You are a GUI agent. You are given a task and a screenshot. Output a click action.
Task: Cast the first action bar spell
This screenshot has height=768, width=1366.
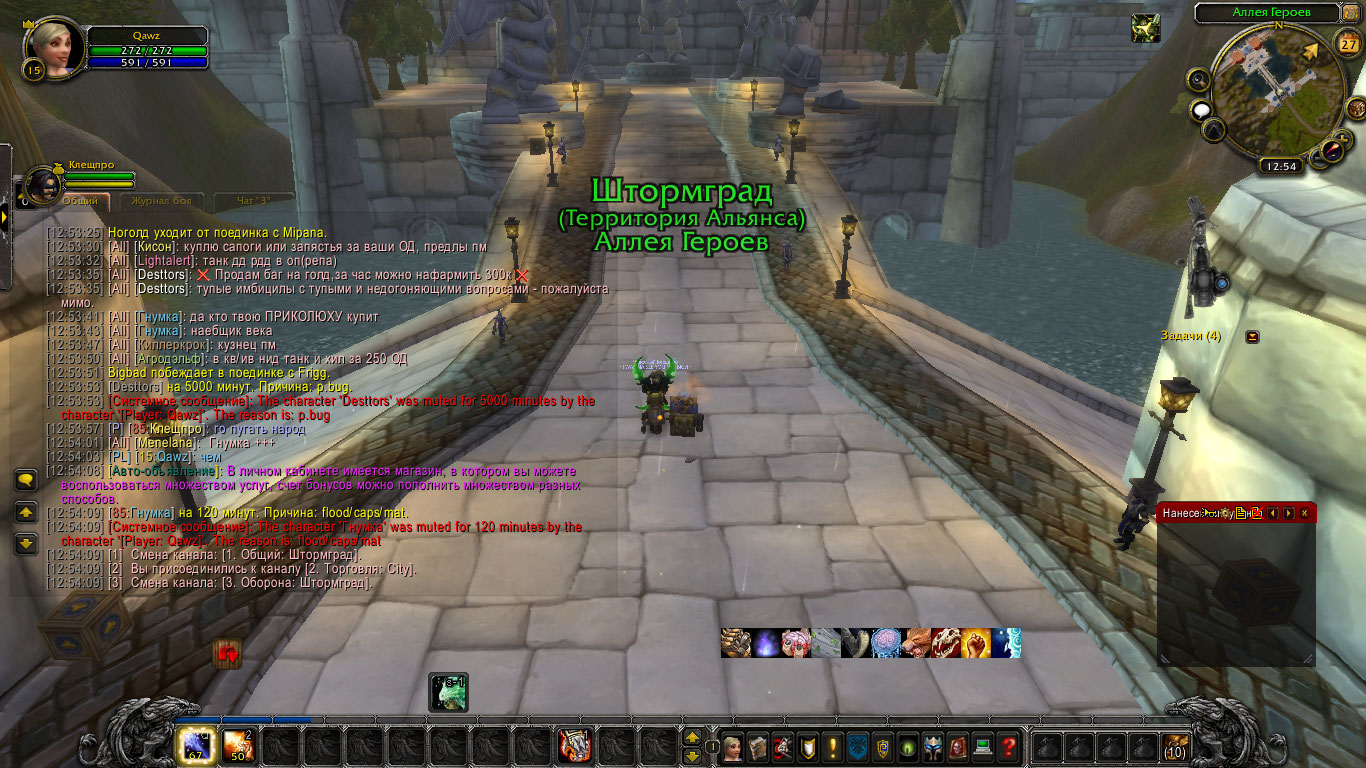click(194, 746)
